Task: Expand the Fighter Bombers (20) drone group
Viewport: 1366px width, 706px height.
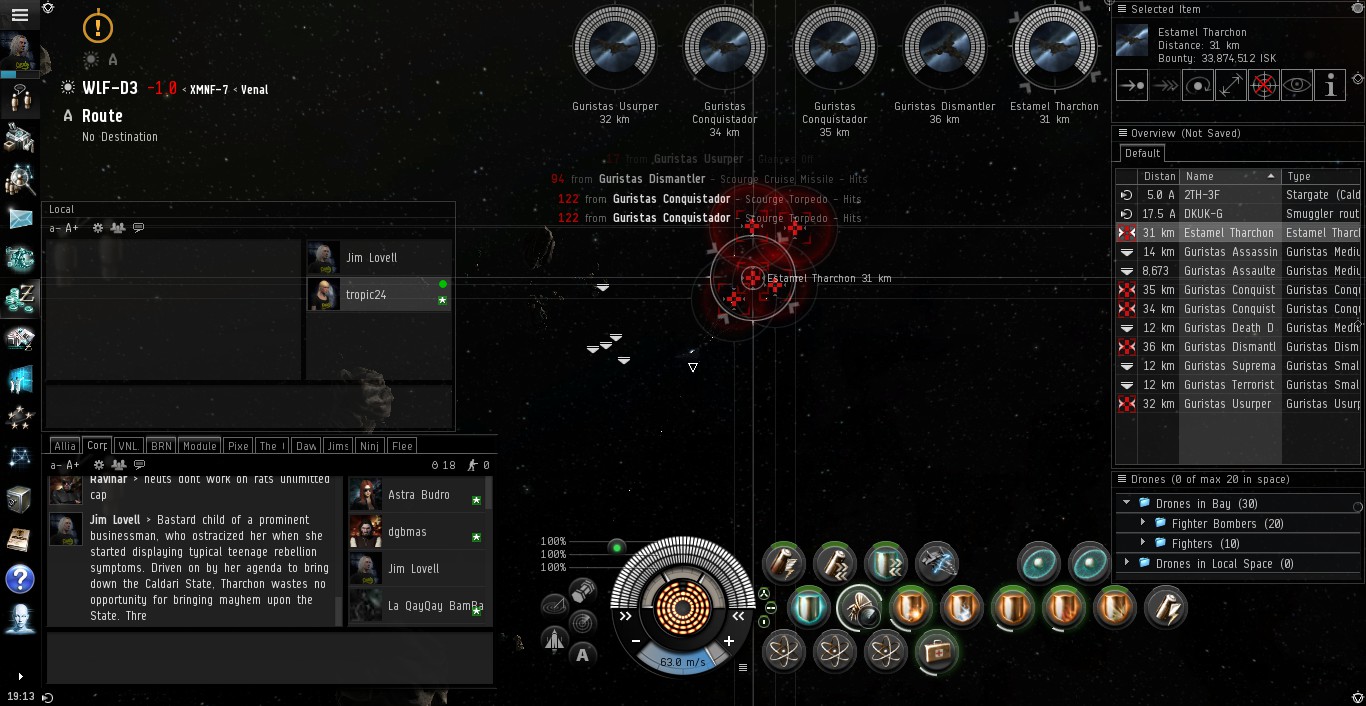Action: (x=1143, y=523)
